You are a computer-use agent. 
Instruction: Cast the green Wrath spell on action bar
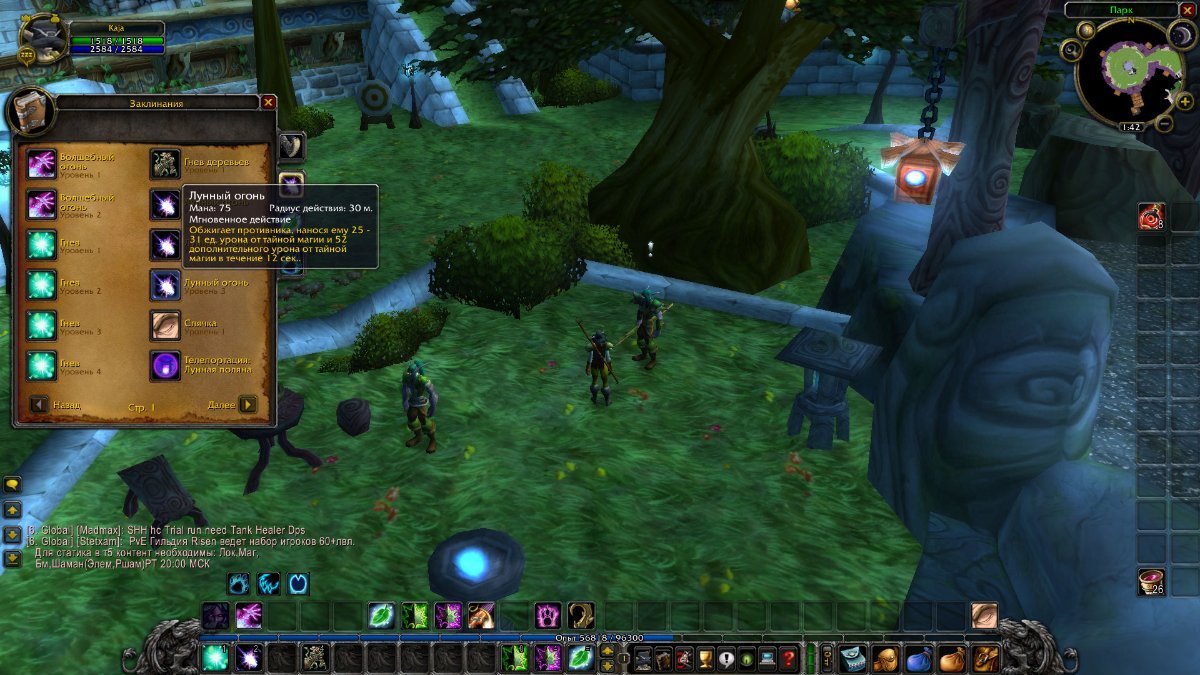pyautogui.click(x=214, y=658)
